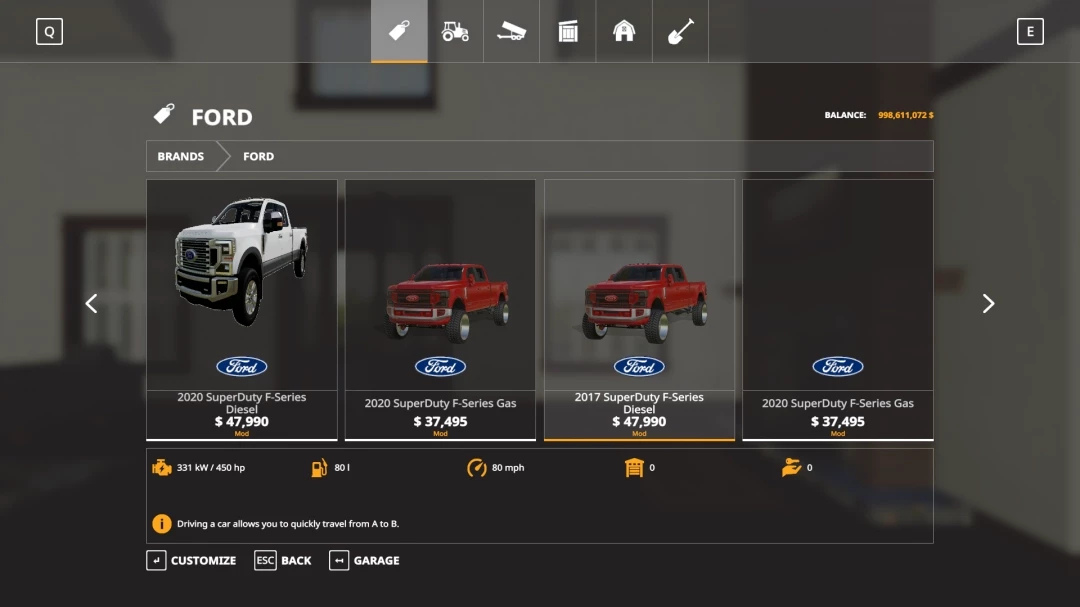This screenshot has height=607, width=1080.
Task: Open the trailer tools tab
Action: [x=511, y=32]
